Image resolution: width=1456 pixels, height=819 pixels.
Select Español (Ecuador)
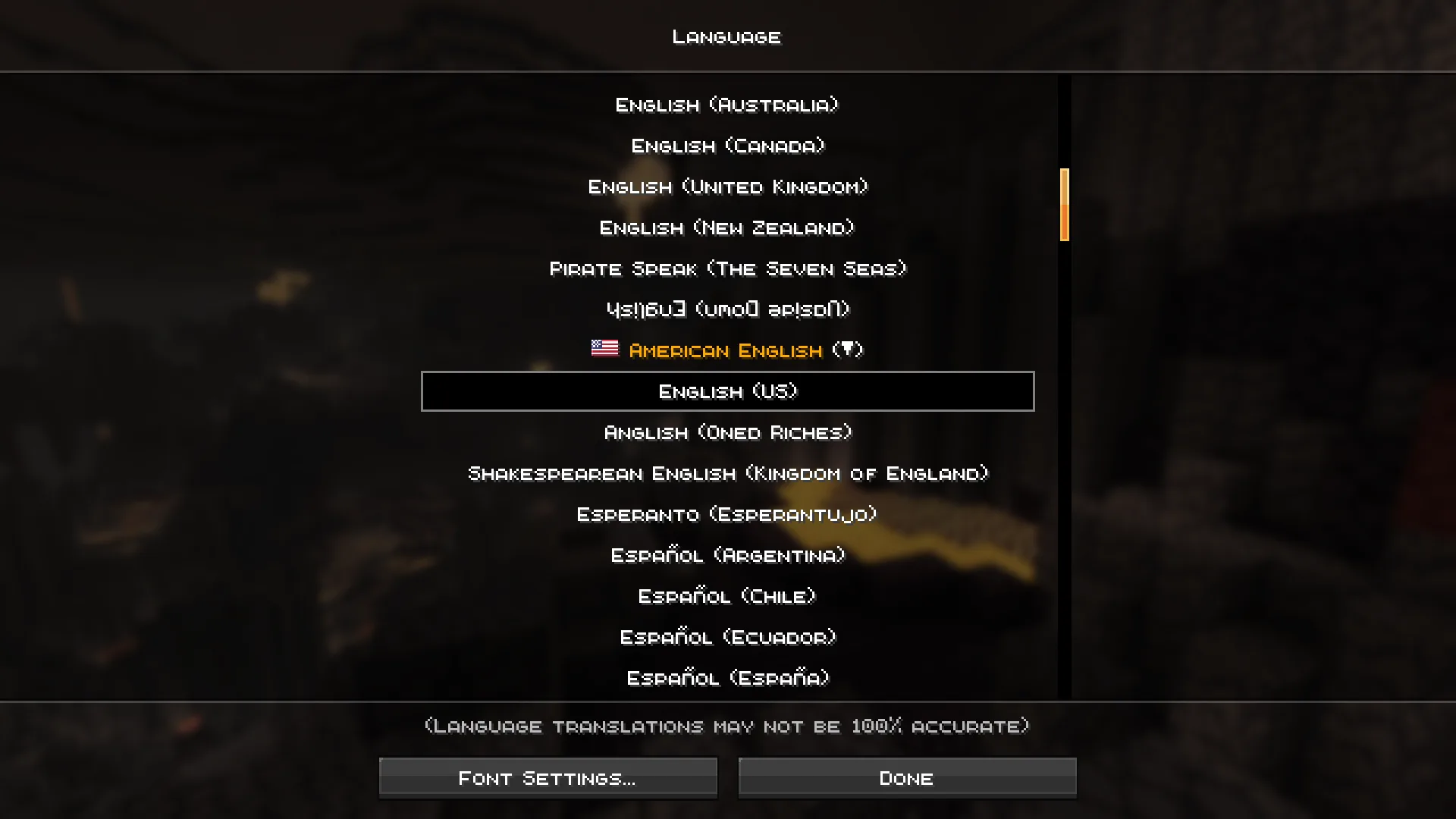coord(726,637)
